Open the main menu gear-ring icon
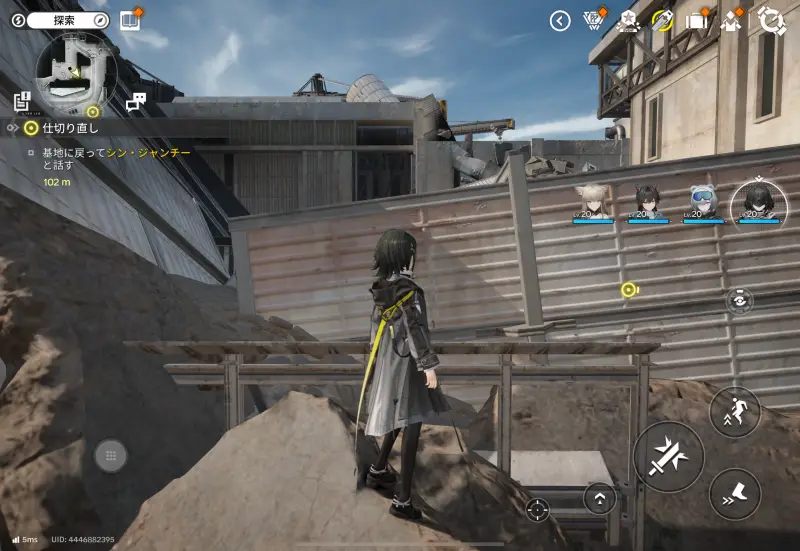800x551 pixels. pyautogui.click(x=772, y=20)
